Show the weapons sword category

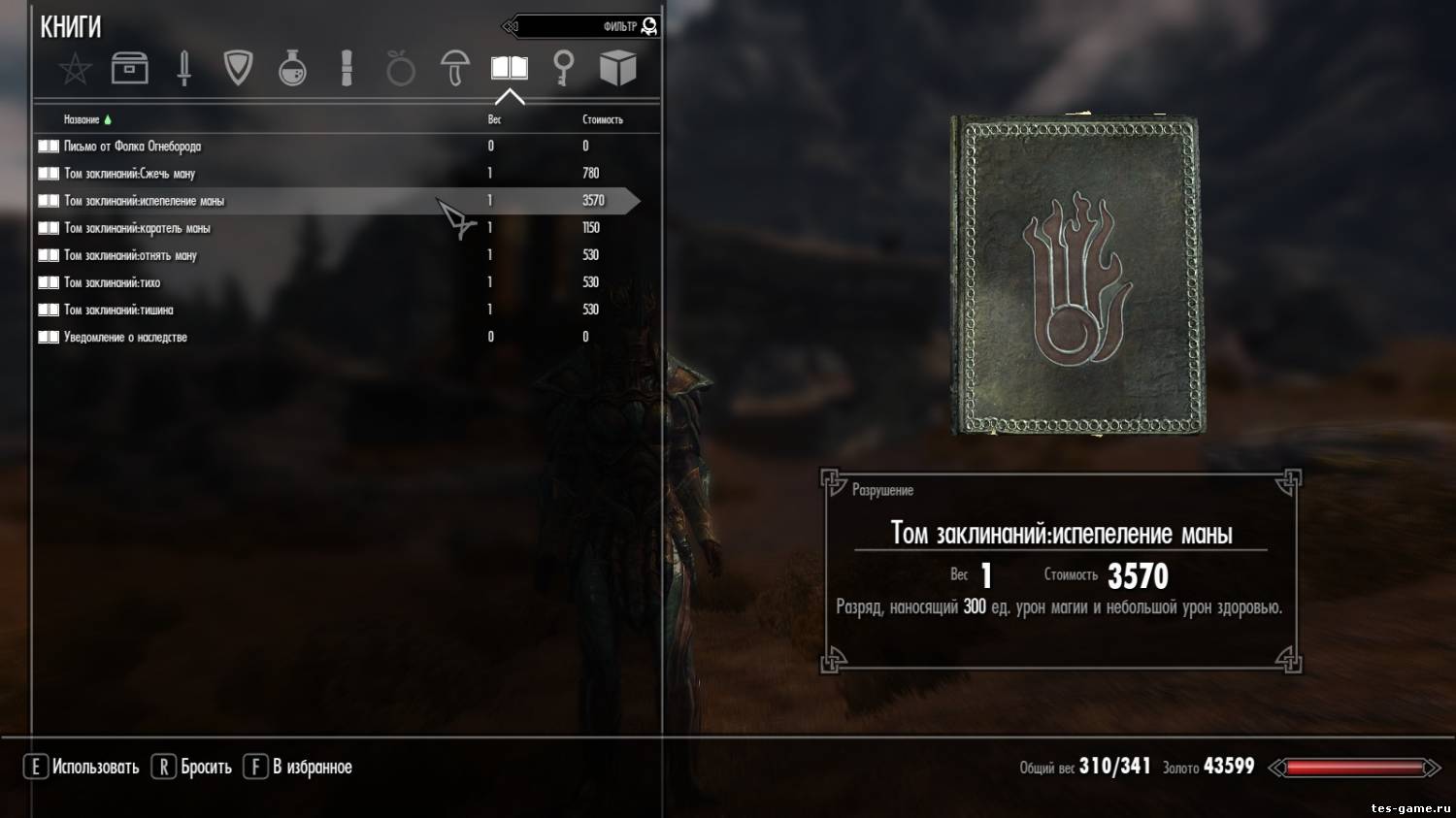[x=183, y=69]
